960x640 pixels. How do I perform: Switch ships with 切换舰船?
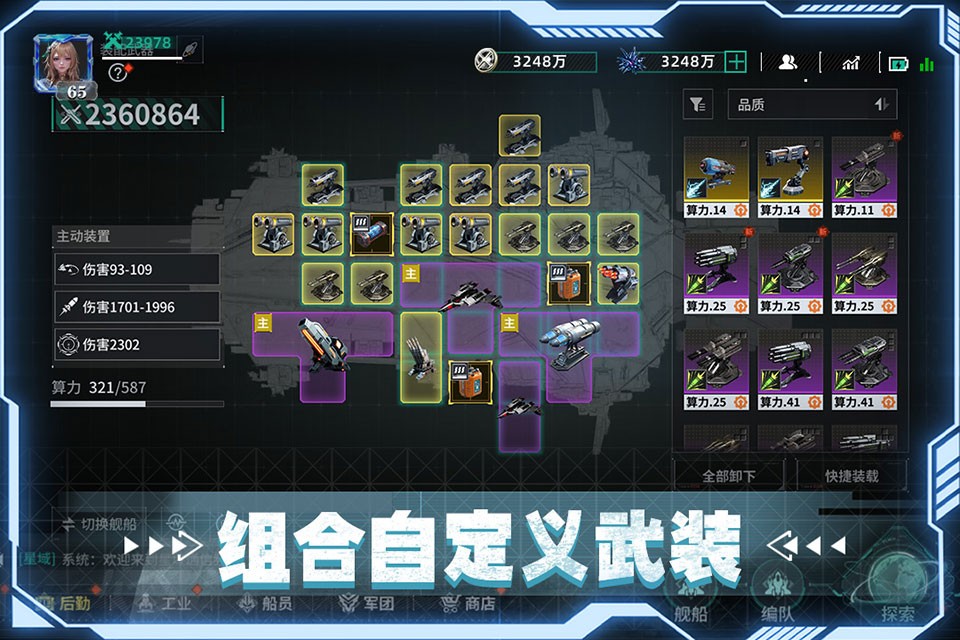pyautogui.click(x=100, y=523)
